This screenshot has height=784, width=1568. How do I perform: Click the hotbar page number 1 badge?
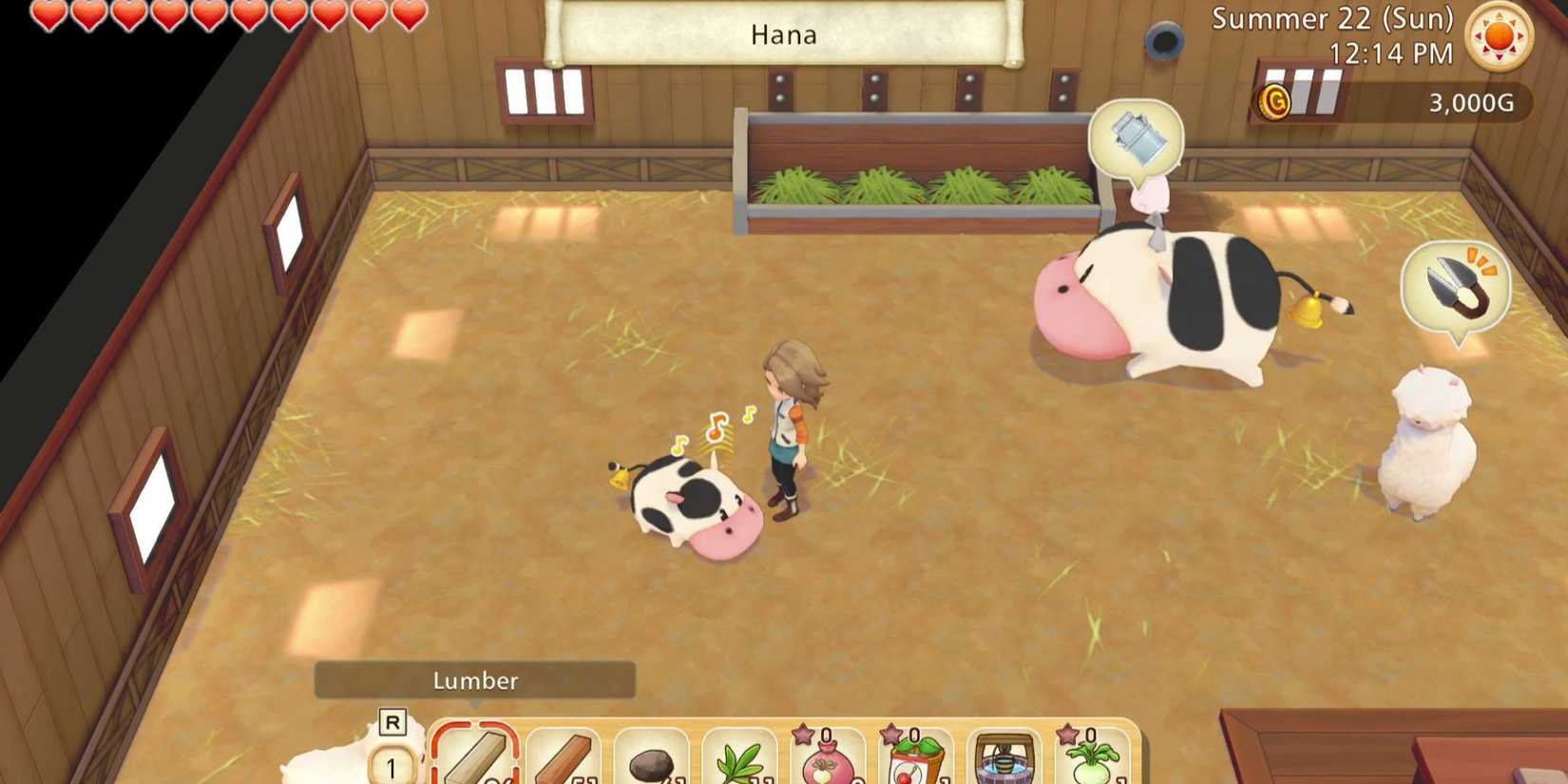coord(390,763)
